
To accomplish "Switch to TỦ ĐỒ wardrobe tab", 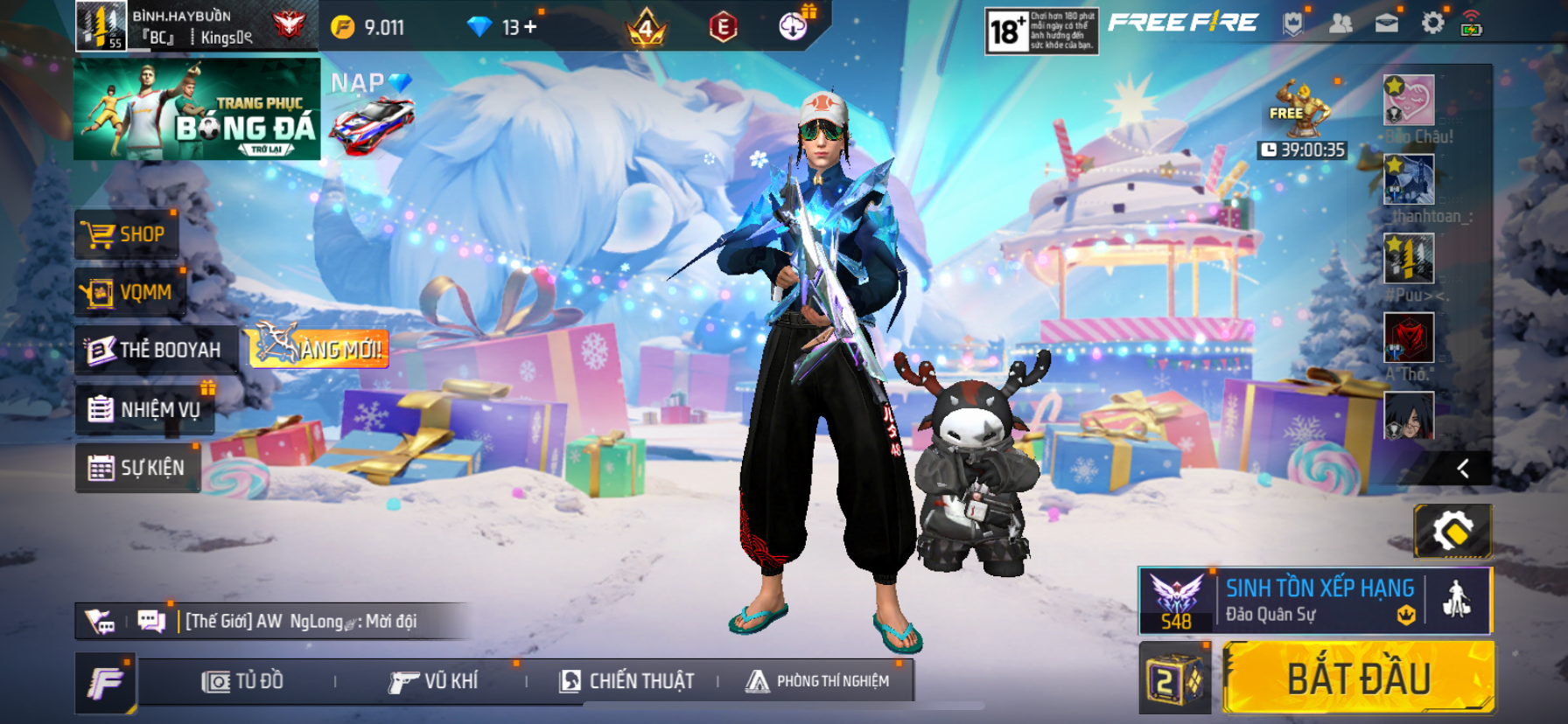I will (243, 681).
